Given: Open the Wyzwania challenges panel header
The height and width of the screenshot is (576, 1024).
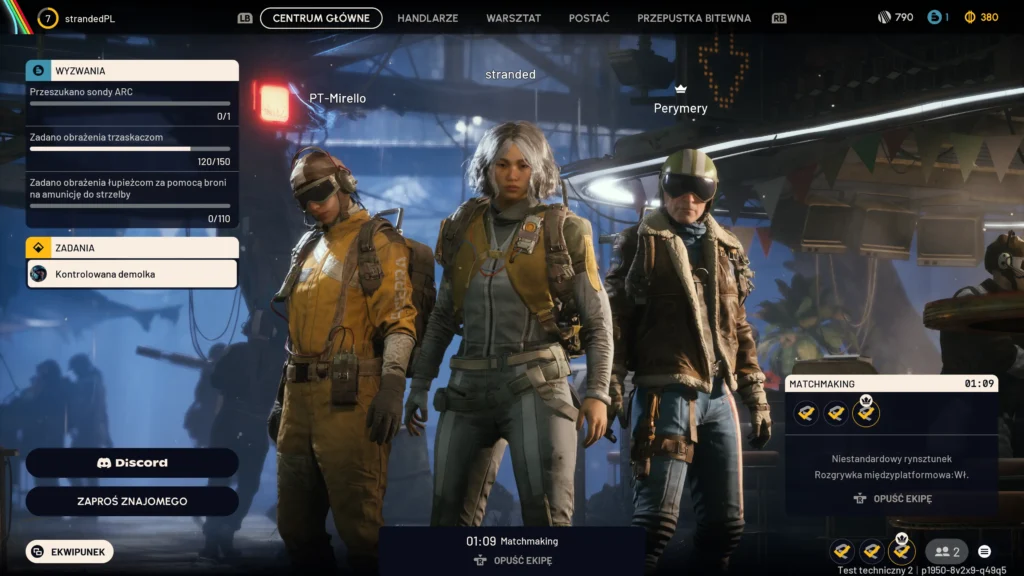Looking at the screenshot, I should (x=132, y=71).
